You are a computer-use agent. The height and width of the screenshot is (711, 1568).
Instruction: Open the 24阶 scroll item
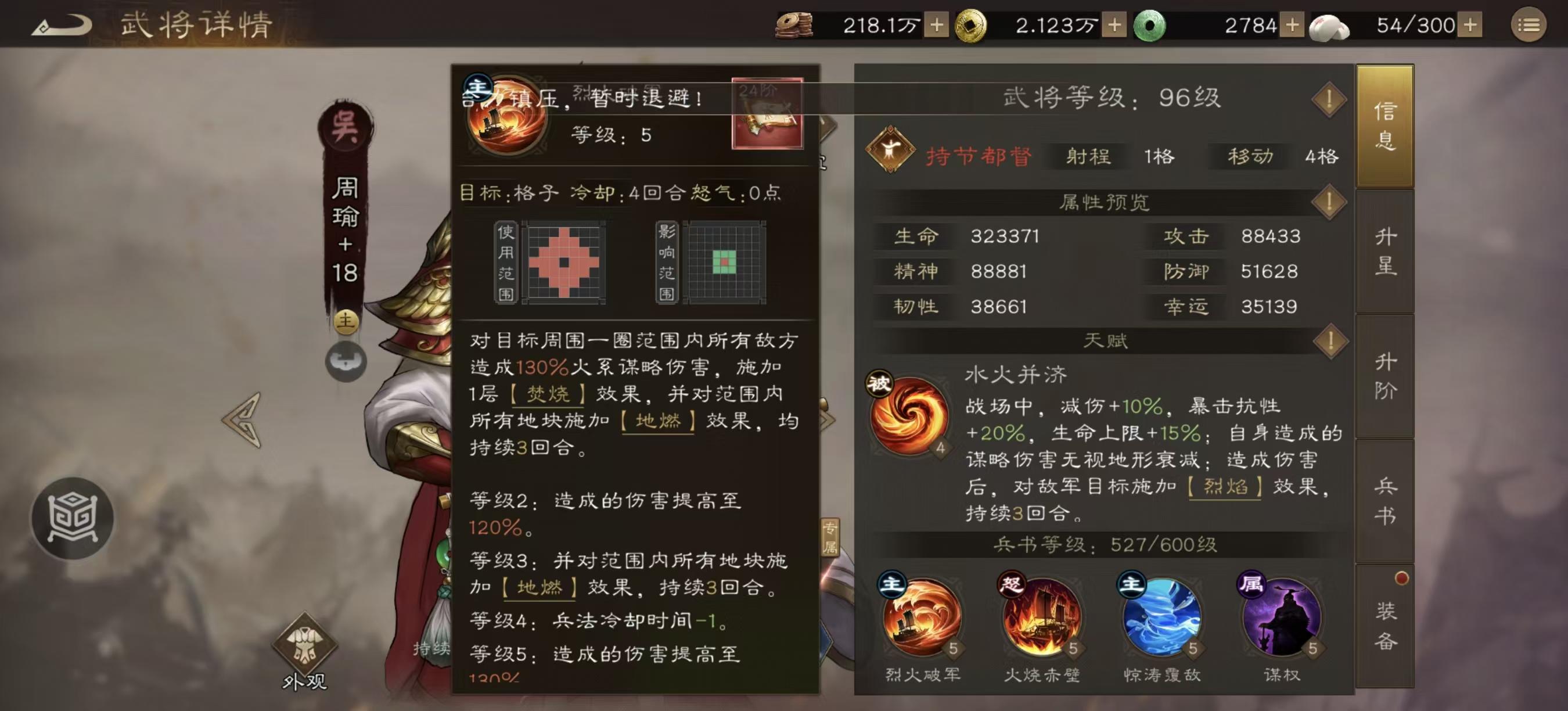768,113
